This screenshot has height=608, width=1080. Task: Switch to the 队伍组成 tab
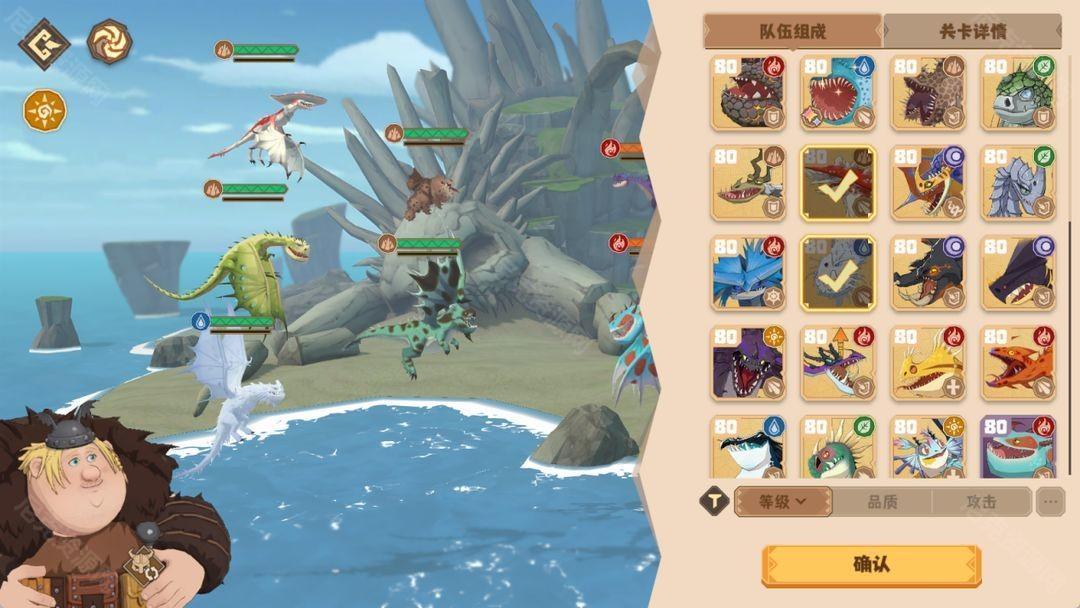793,31
